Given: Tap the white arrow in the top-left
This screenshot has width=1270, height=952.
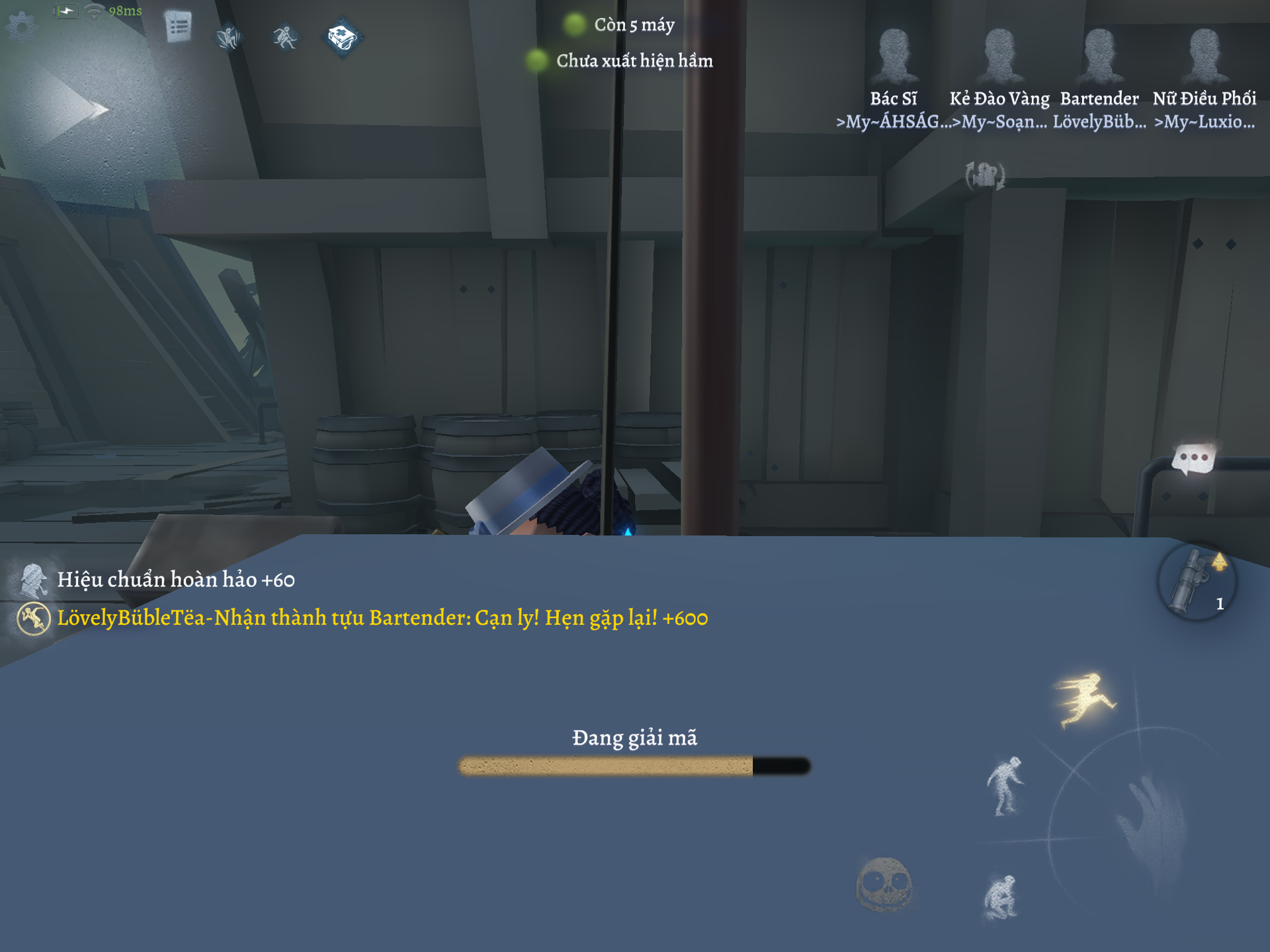Looking at the screenshot, I should pos(86,109).
